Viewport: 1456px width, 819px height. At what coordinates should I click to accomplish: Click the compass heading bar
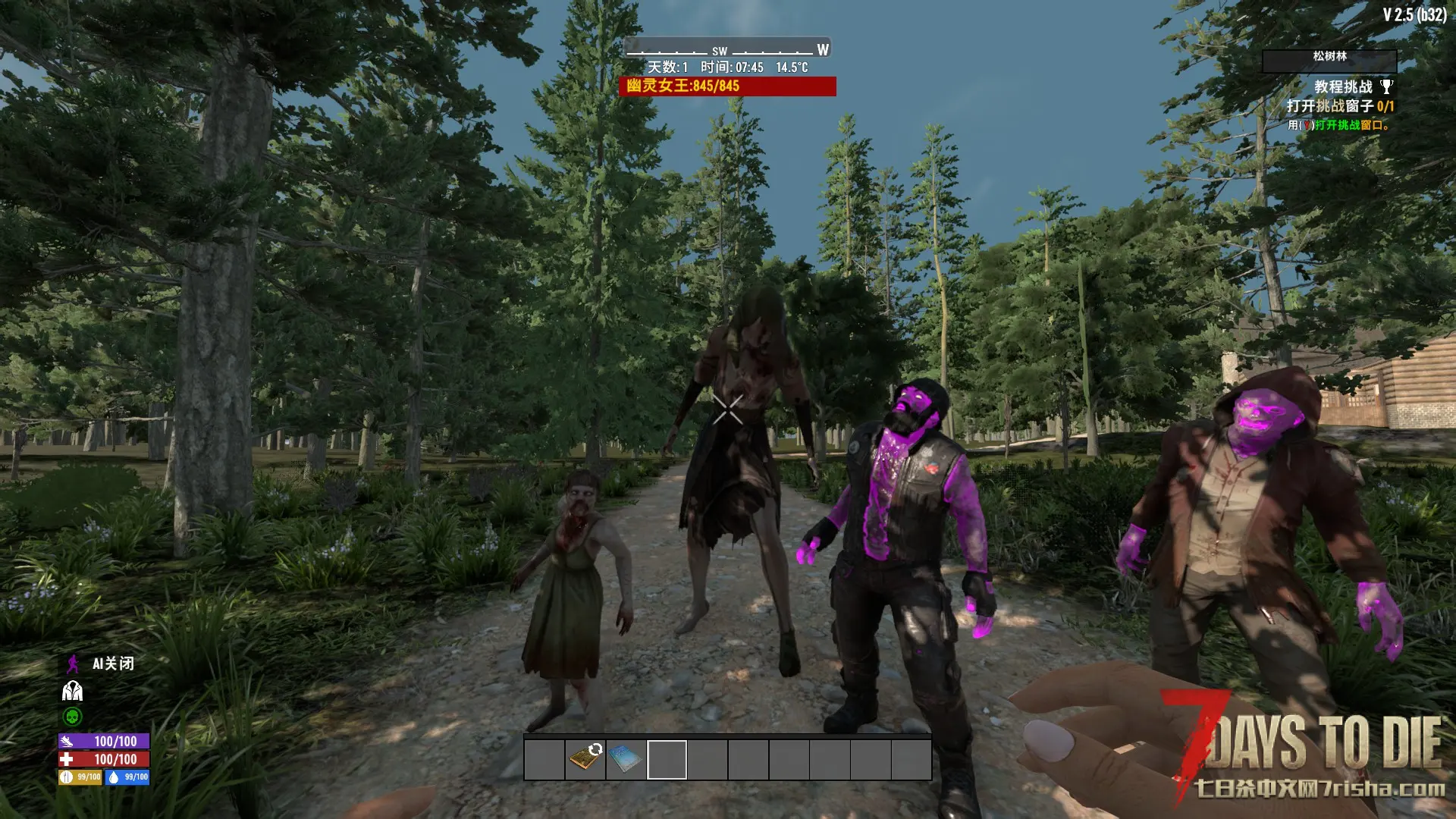pos(726,49)
